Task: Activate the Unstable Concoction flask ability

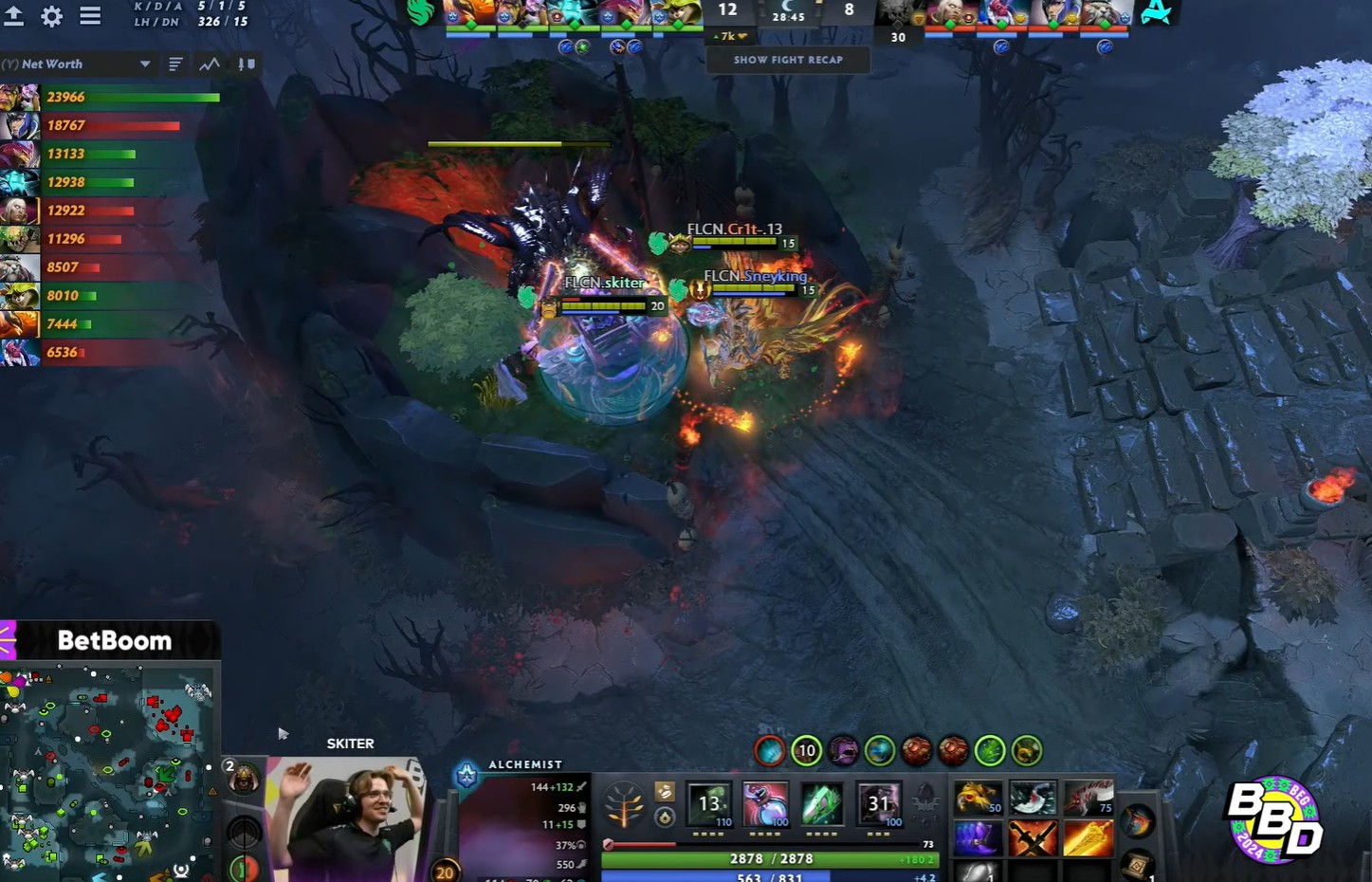Action: 765,805
